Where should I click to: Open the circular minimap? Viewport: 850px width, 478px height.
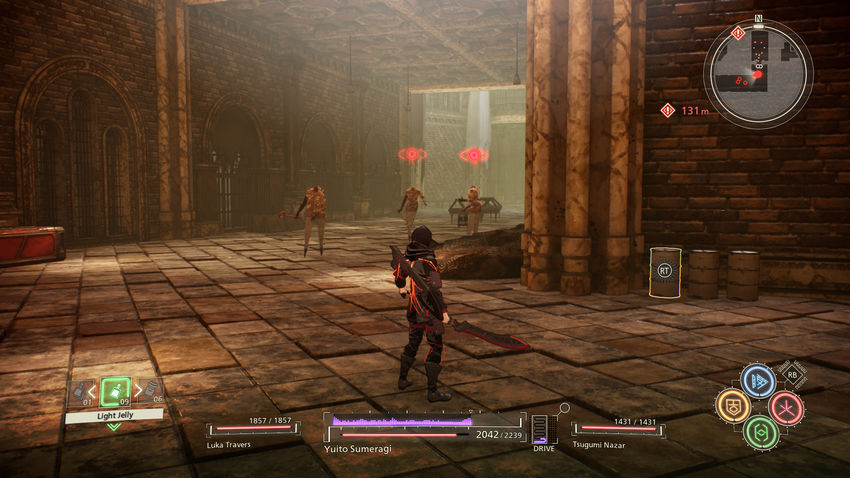757,73
